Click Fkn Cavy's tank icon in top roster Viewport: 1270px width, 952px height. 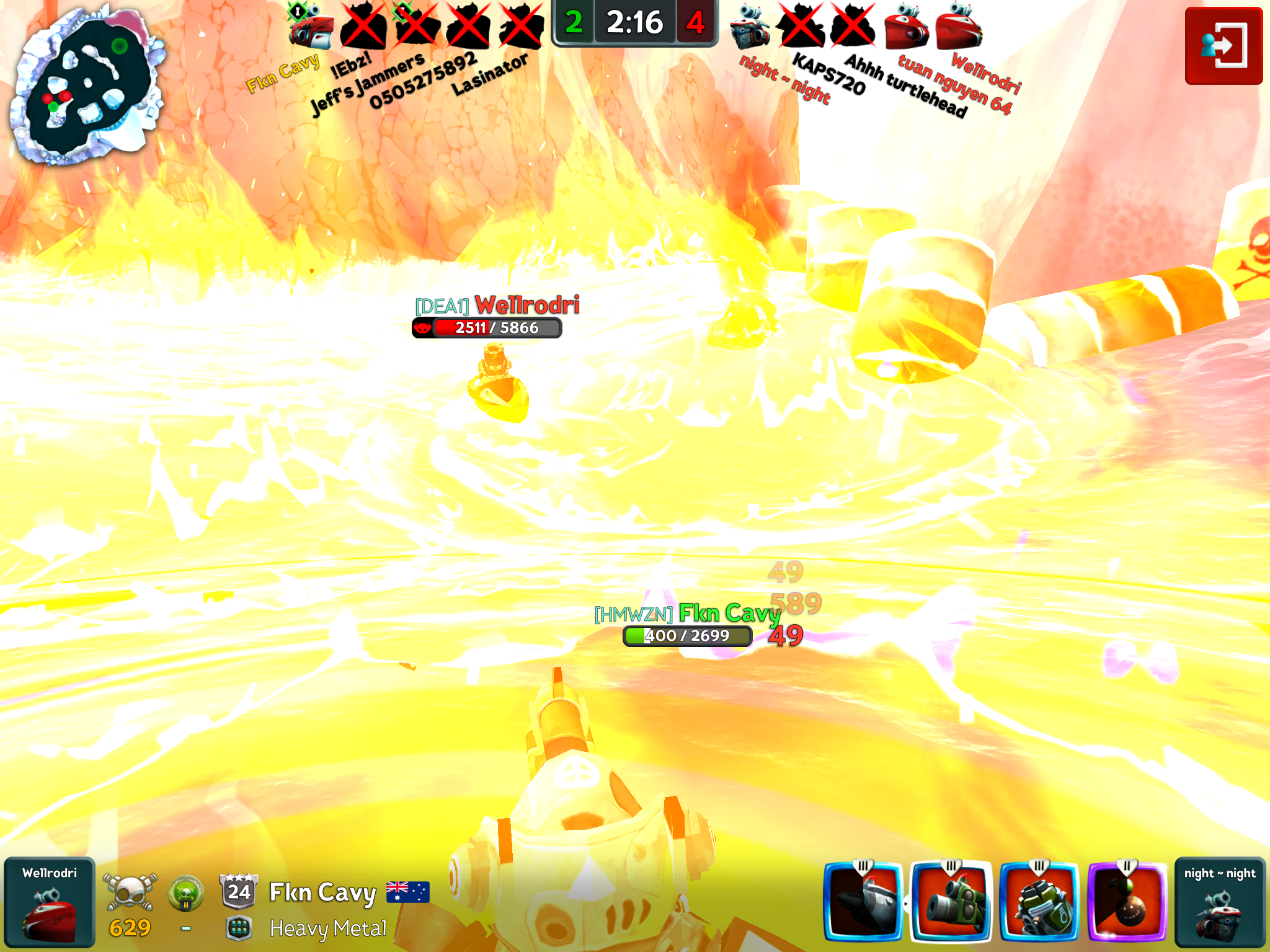pyautogui.click(x=311, y=27)
